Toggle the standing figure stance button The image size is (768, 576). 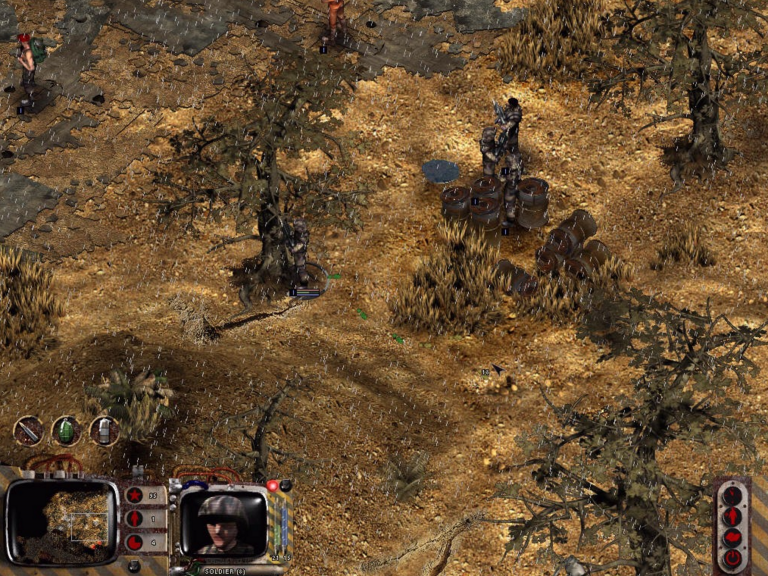click(134, 519)
